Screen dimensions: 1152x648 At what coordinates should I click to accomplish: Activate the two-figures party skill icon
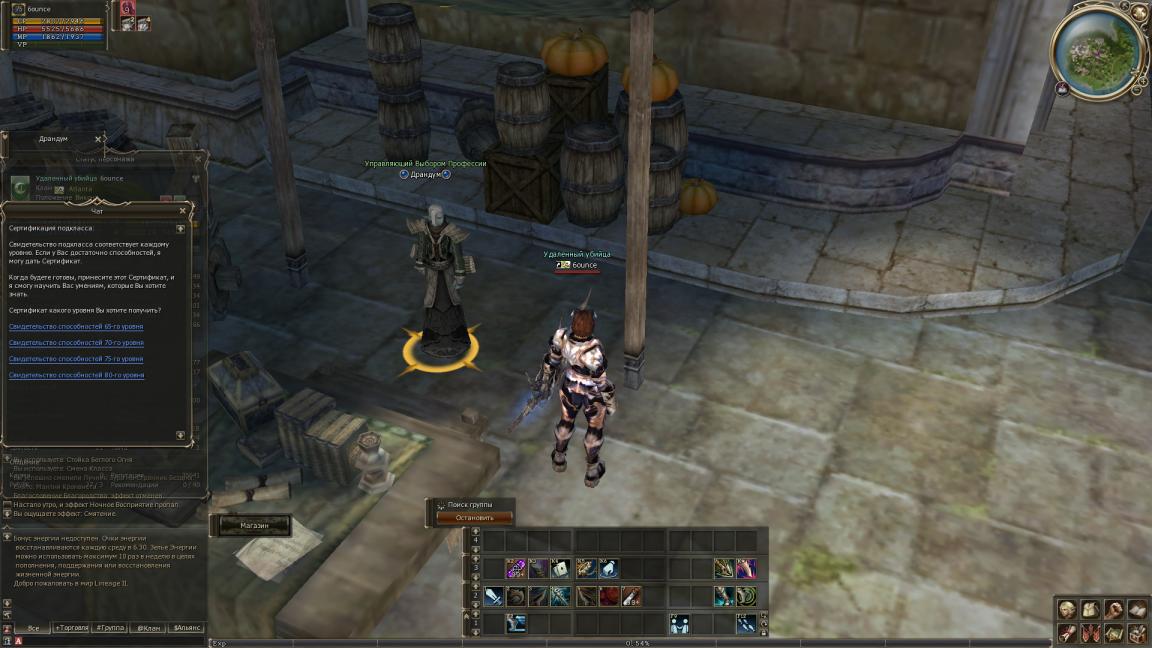tap(679, 623)
